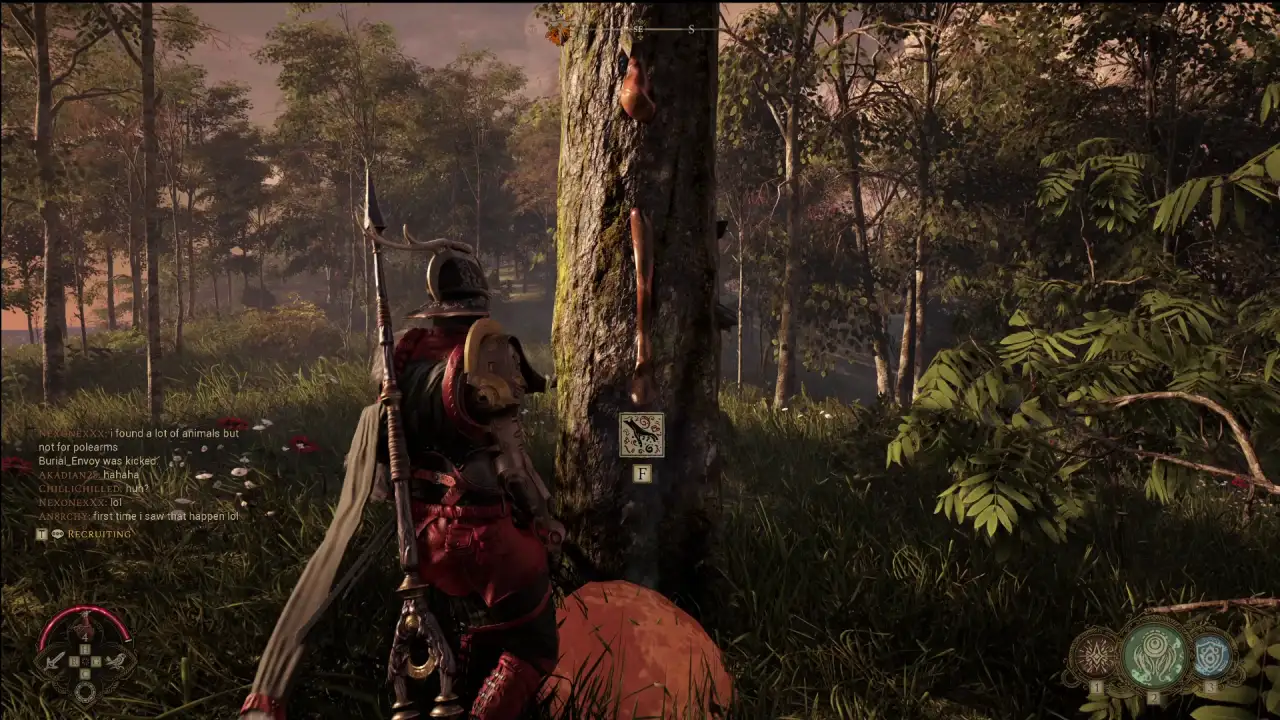Click the compass bar at the top
This screenshot has height=720, width=1280.
[640, 30]
